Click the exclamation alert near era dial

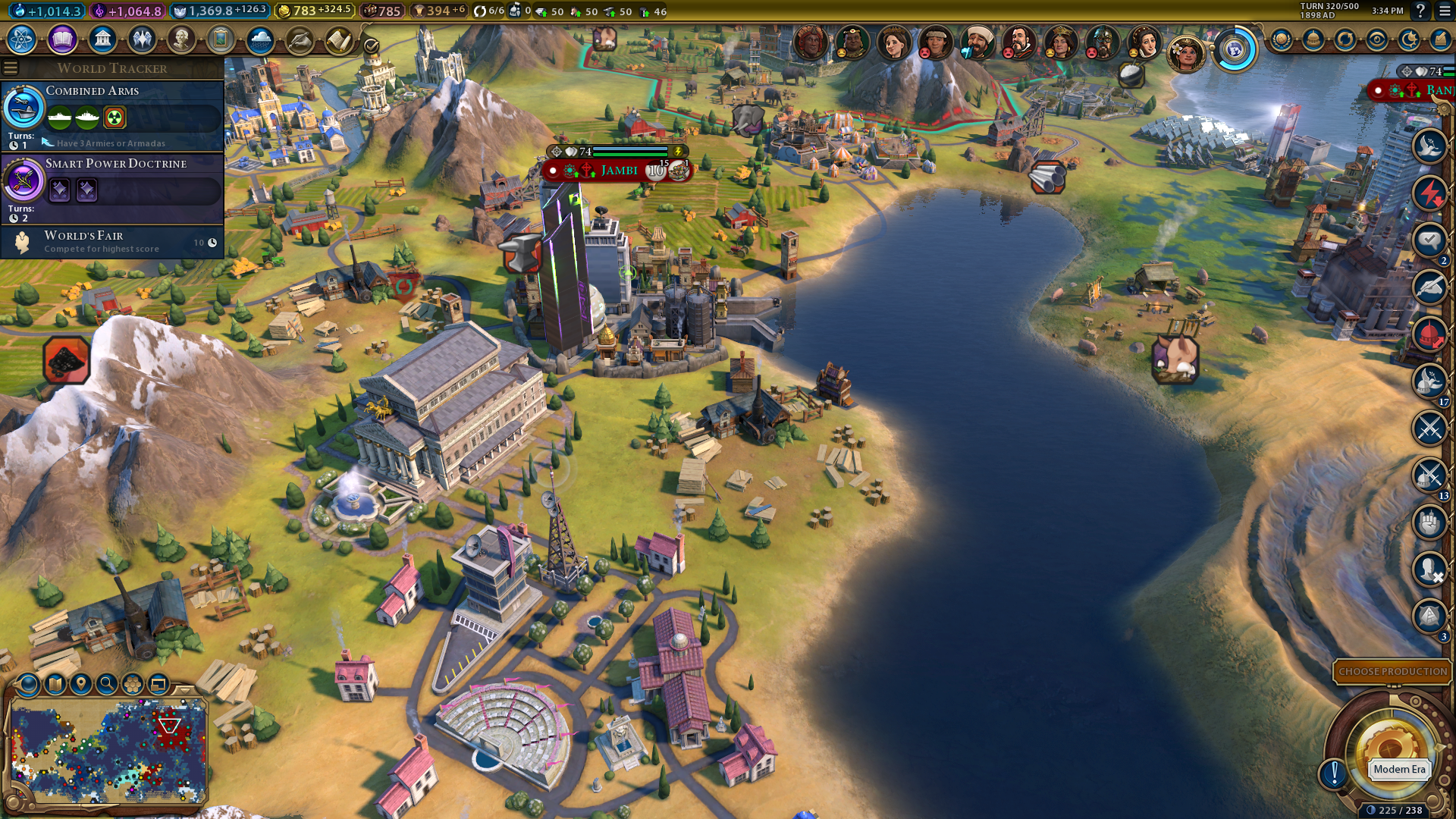(x=1334, y=773)
